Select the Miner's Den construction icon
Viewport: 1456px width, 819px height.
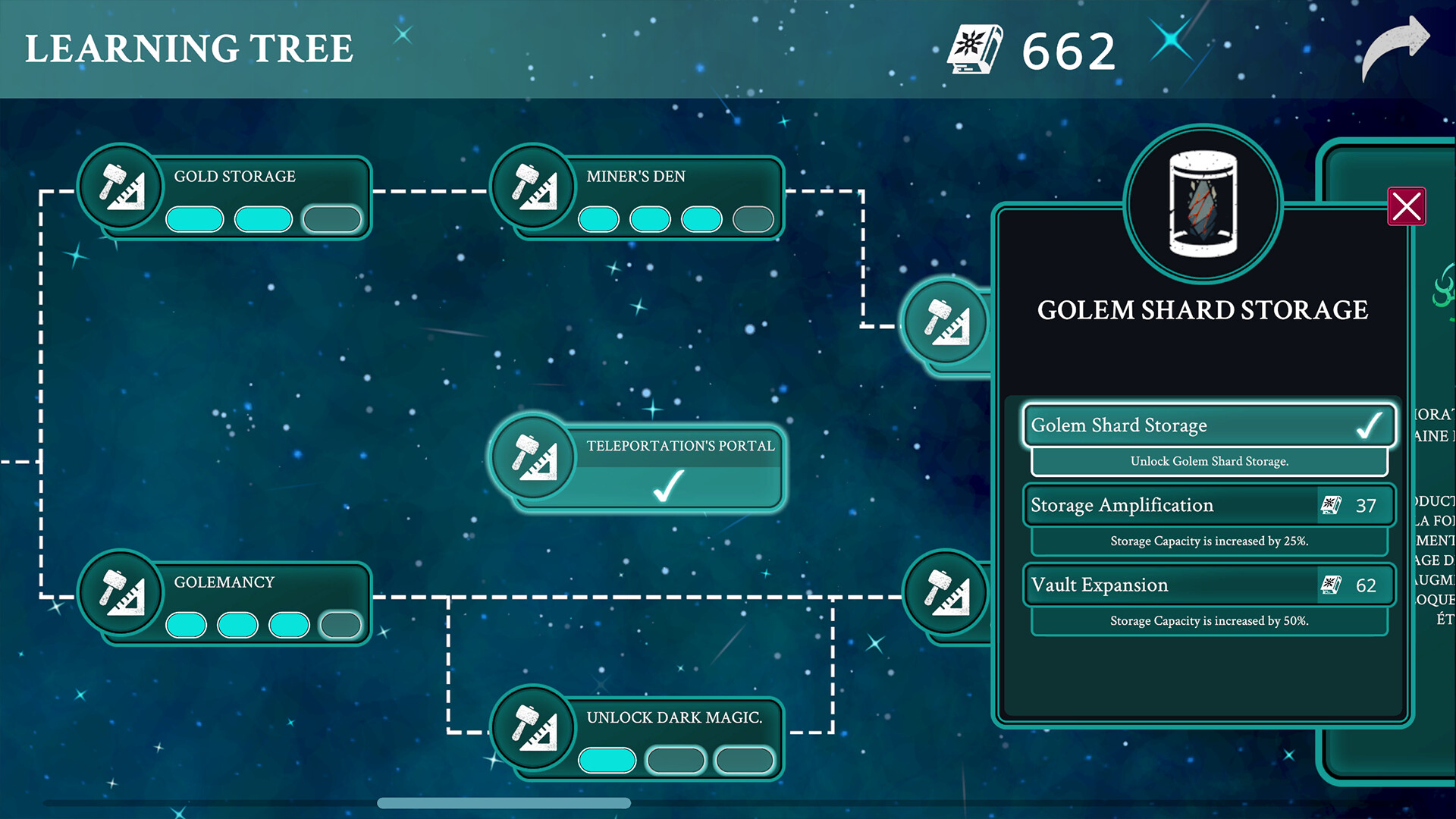tap(535, 187)
